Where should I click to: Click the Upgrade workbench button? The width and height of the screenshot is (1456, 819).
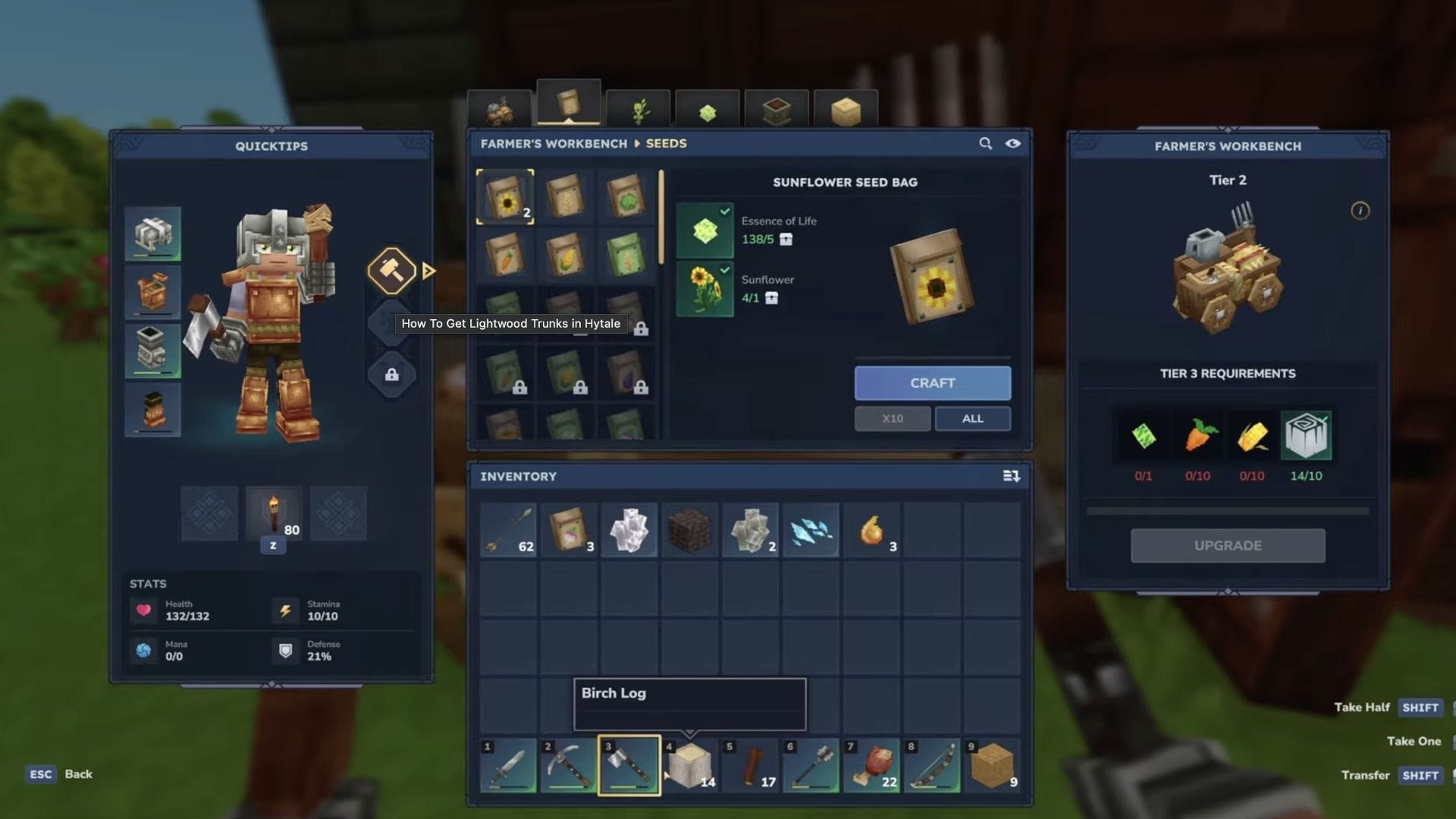click(1227, 545)
